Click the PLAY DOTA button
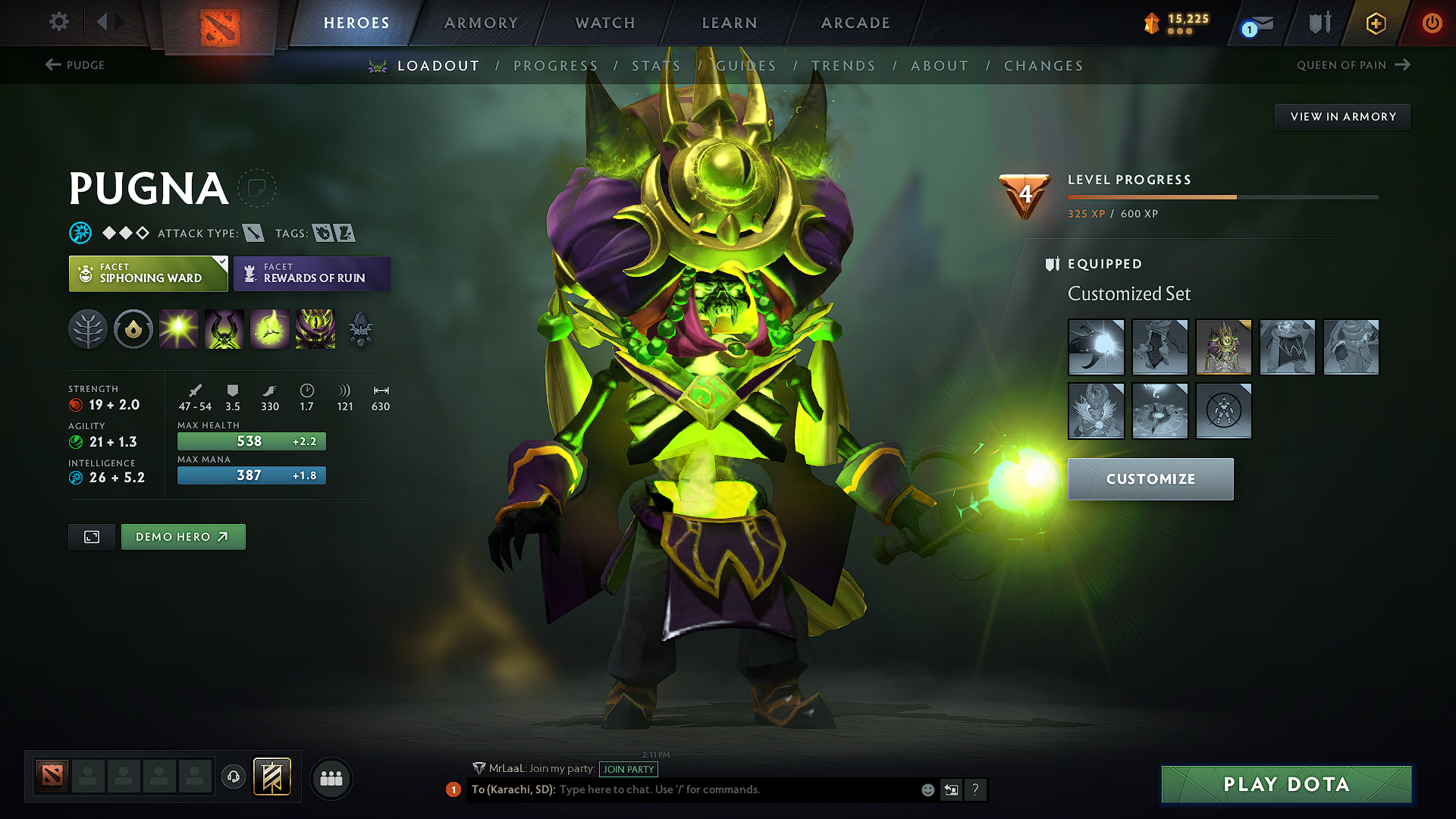 [1285, 784]
